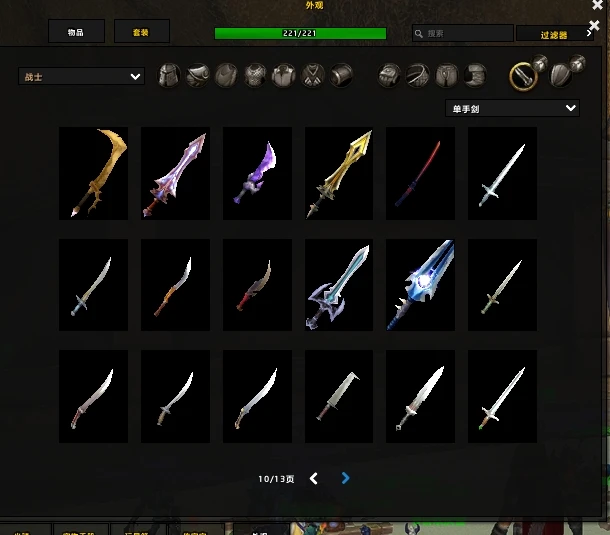Screen dimensions: 610x535
Task: Select the sheathed red katana appearance
Action: [421, 173]
